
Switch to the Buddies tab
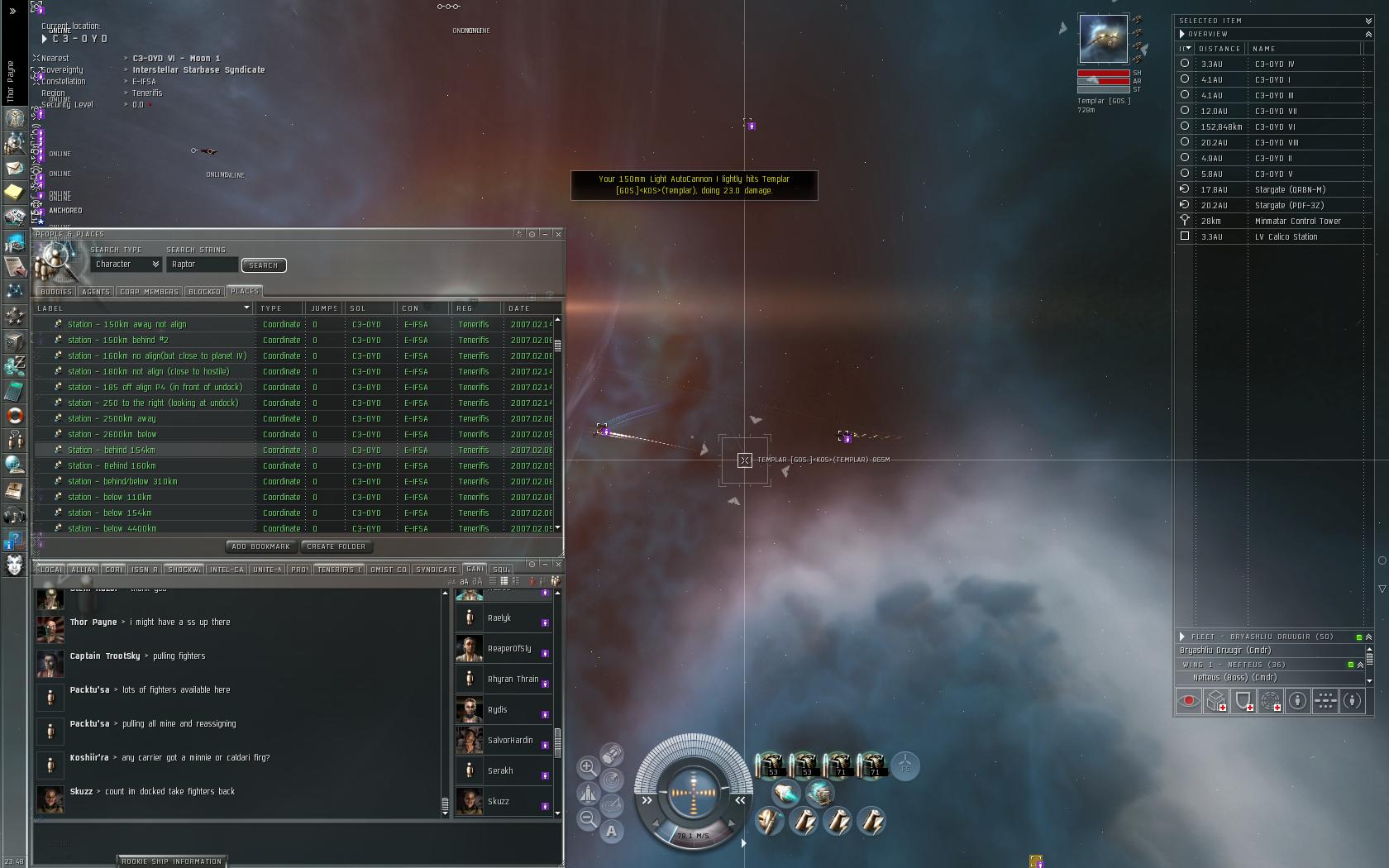point(56,292)
